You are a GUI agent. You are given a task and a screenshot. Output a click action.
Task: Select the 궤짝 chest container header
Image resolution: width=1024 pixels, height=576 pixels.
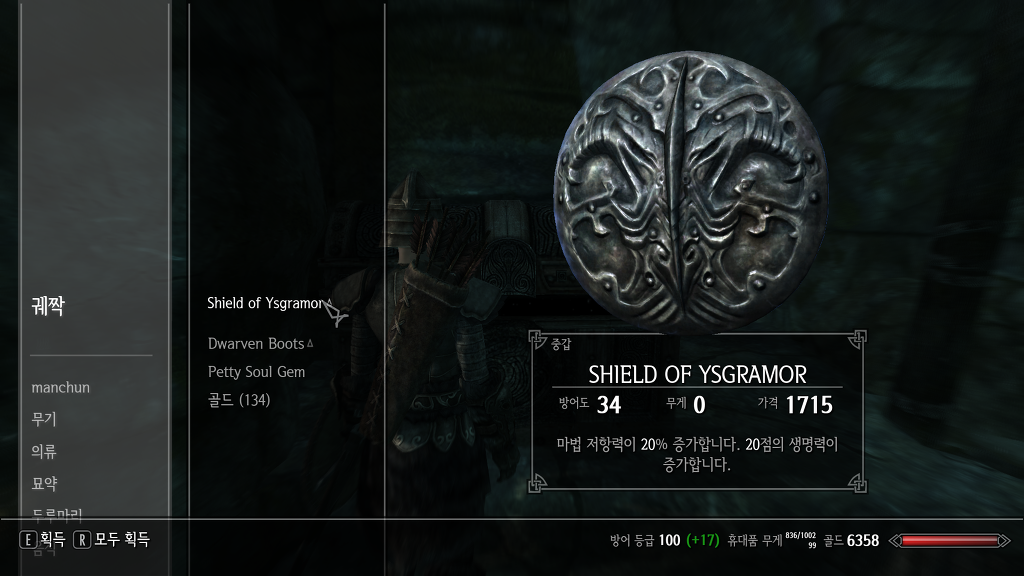pos(47,306)
